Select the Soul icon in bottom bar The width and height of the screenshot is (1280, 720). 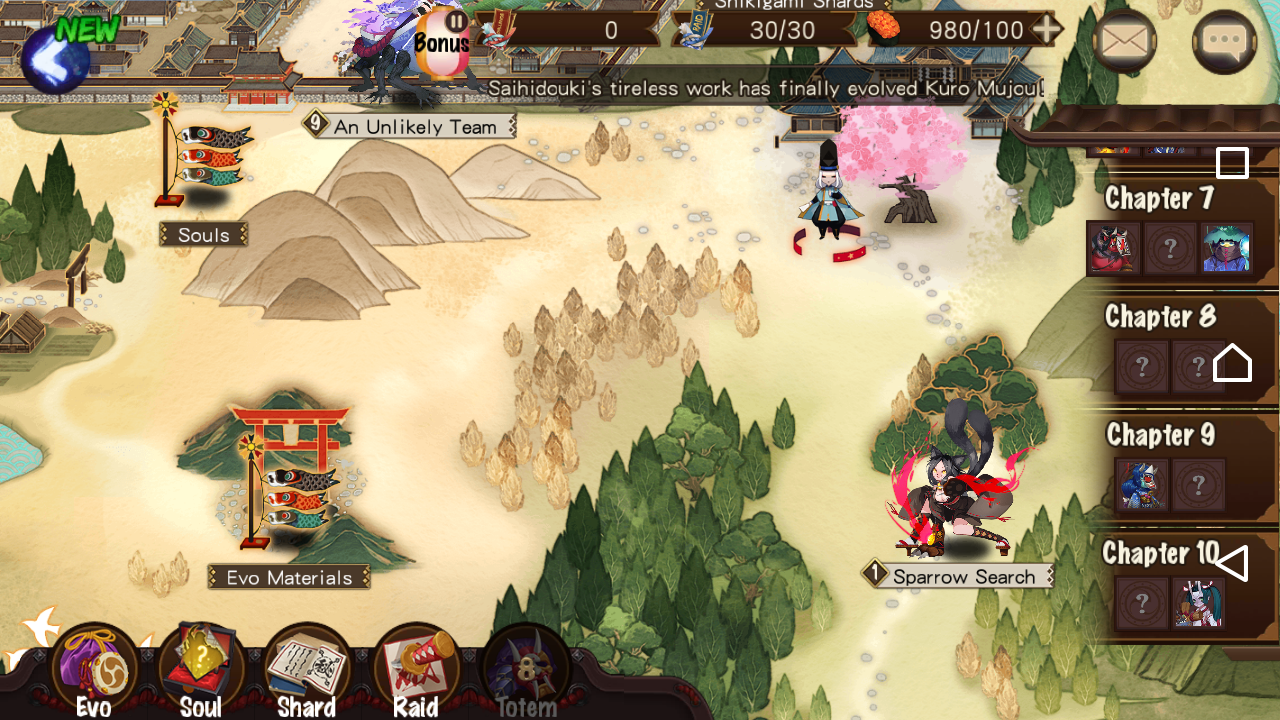point(202,660)
